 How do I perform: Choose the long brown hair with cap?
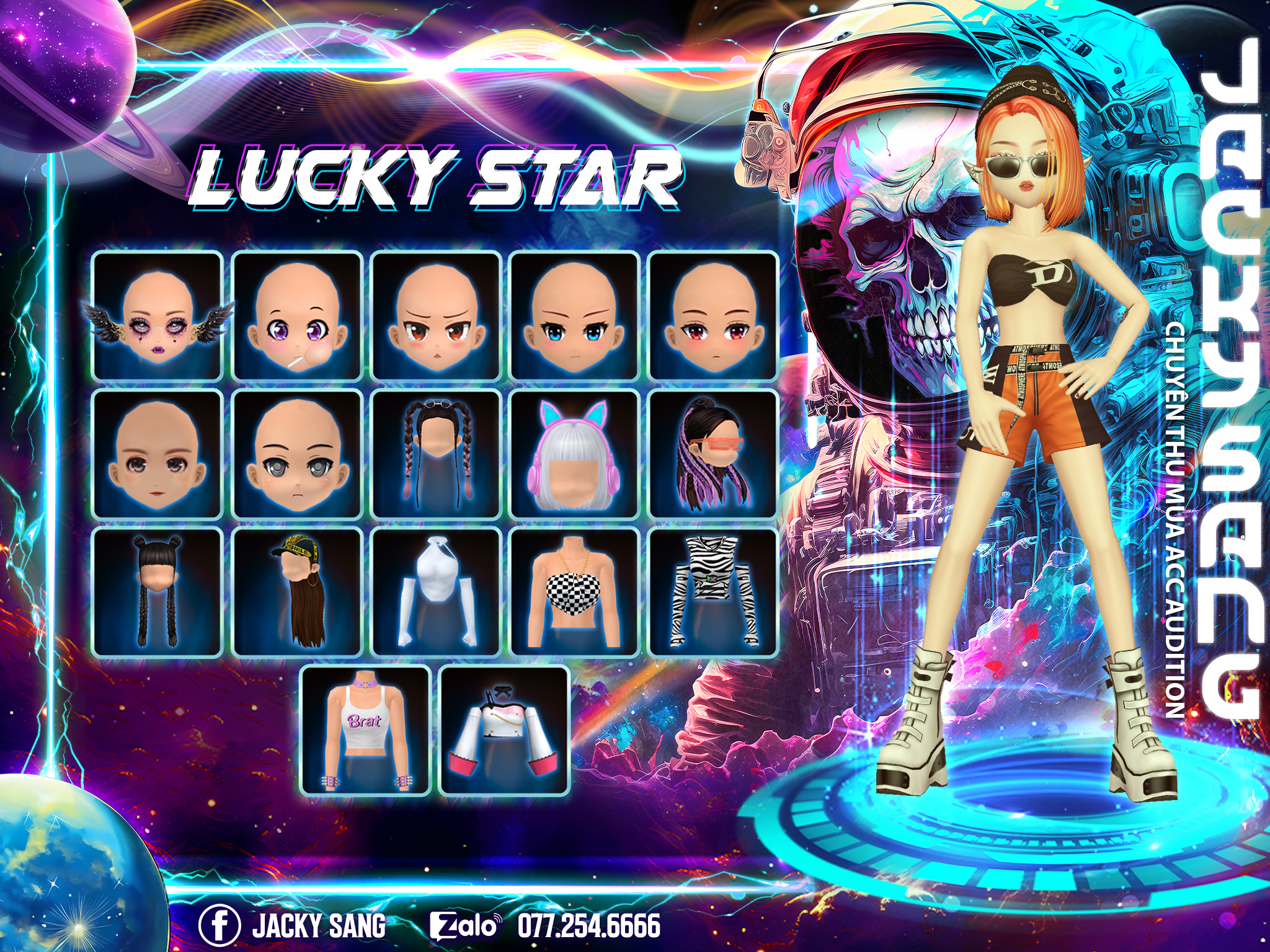tap(297, 593)
